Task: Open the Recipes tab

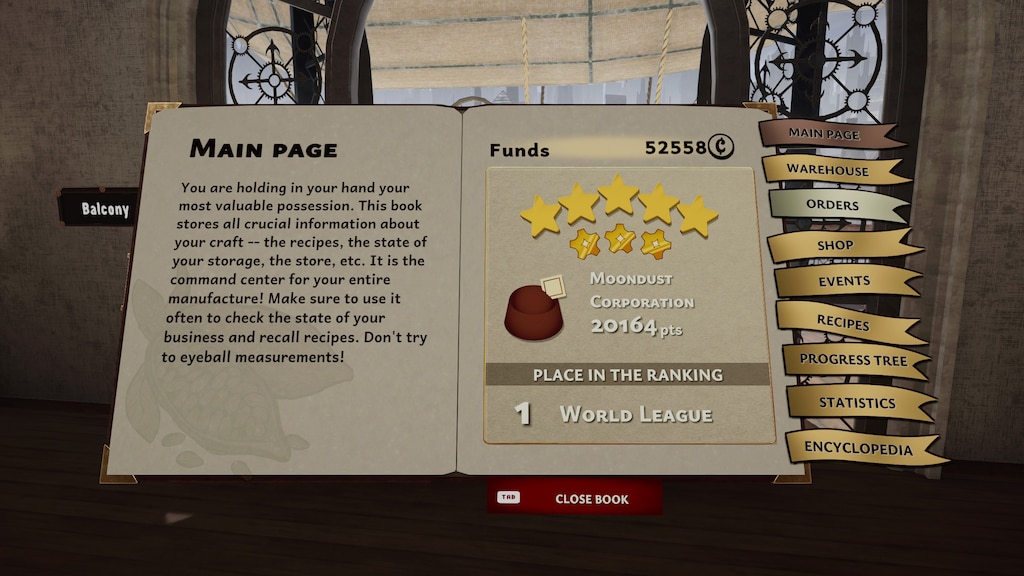Action: pos(843,321)
